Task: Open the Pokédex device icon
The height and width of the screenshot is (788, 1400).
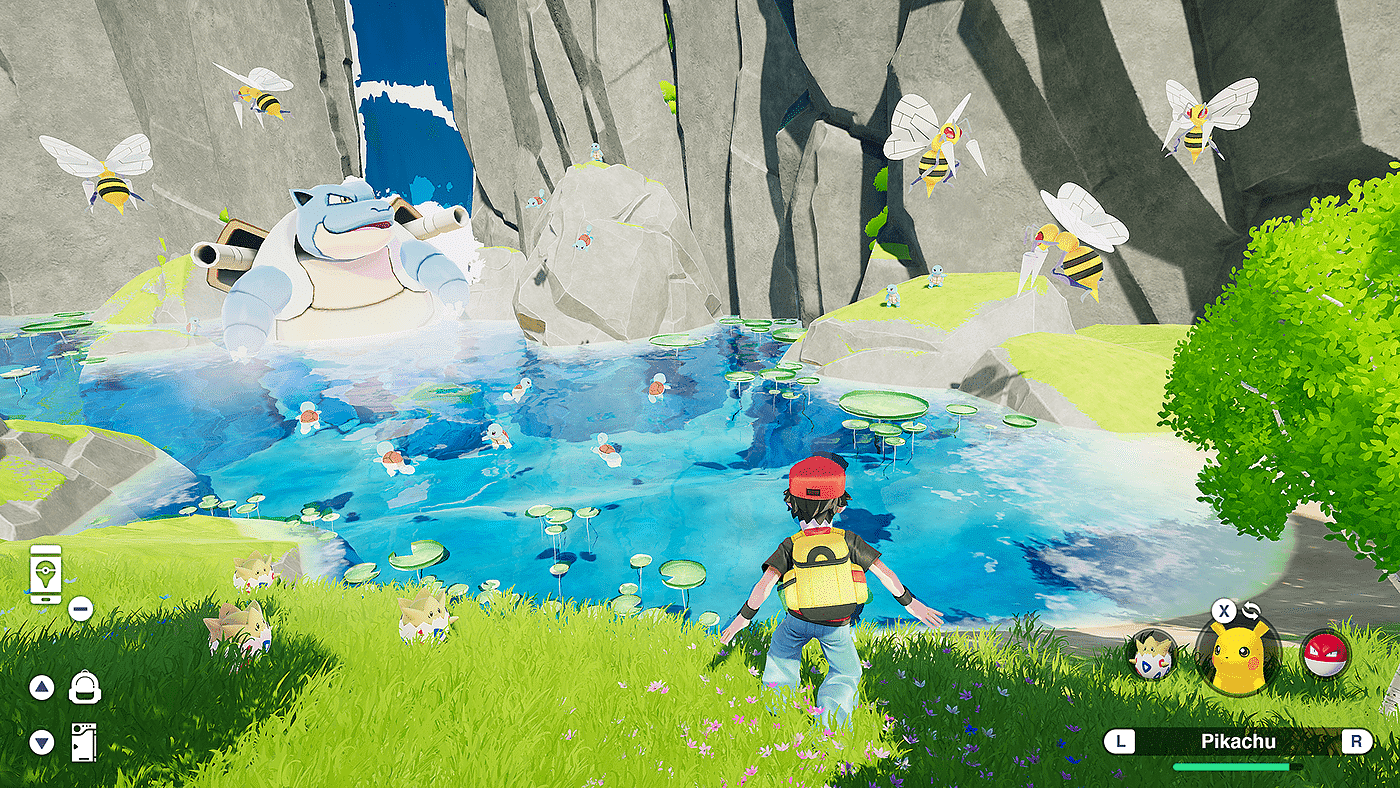Action: coord(85,742)
